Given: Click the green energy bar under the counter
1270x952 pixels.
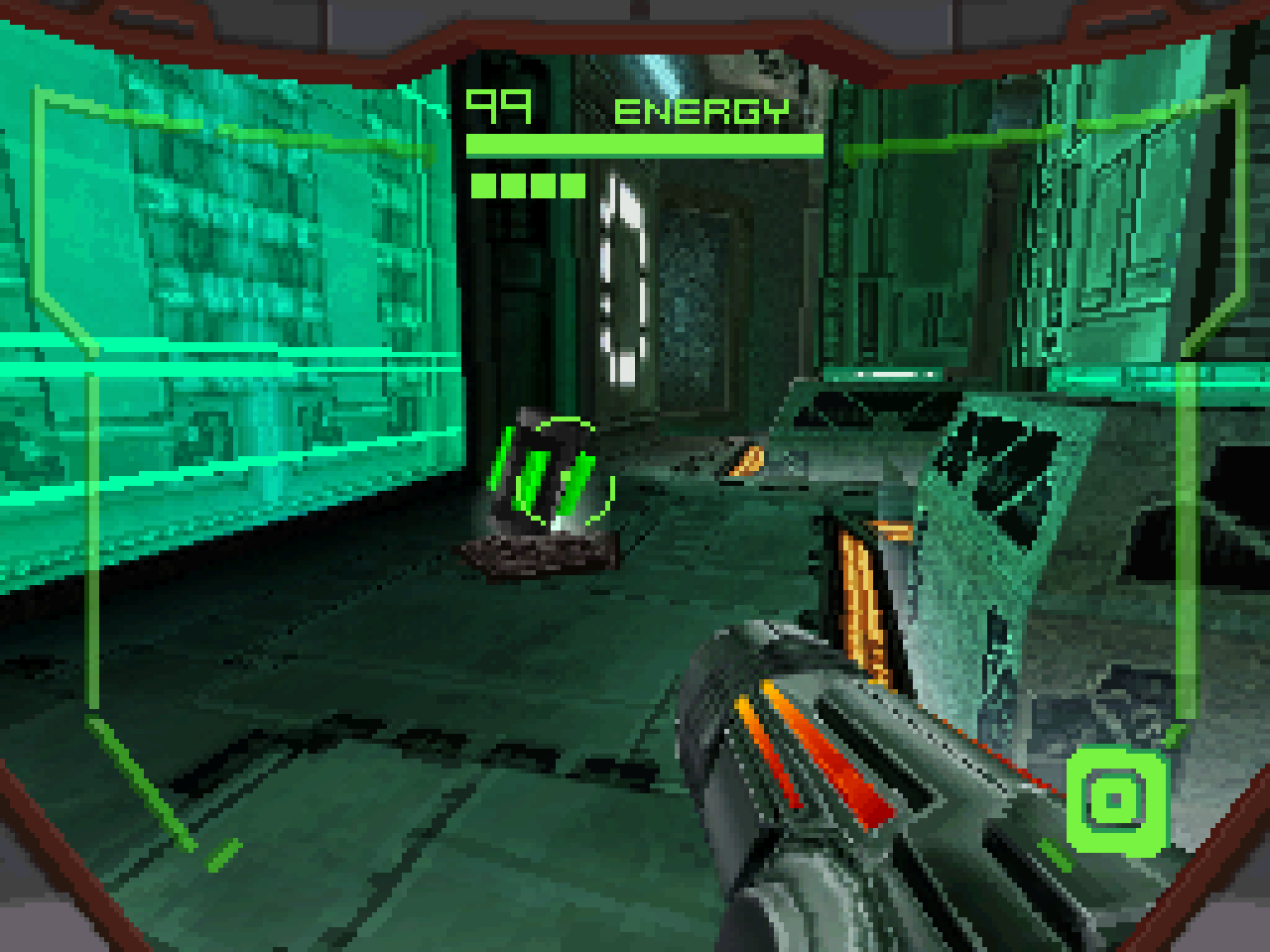Looking at the screenshot, I should 643,145.
